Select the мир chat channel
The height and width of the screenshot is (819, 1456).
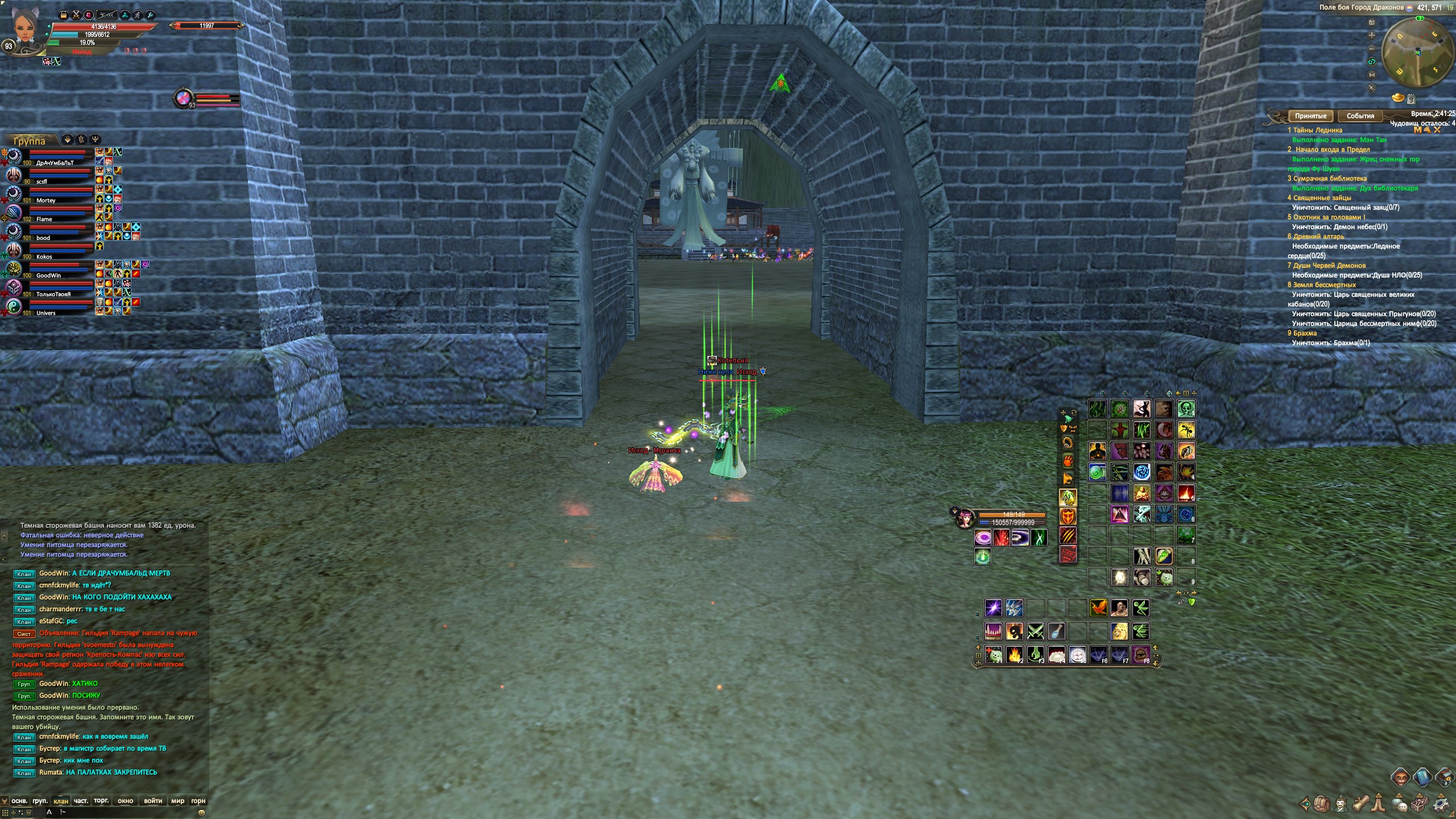(177, 801)
